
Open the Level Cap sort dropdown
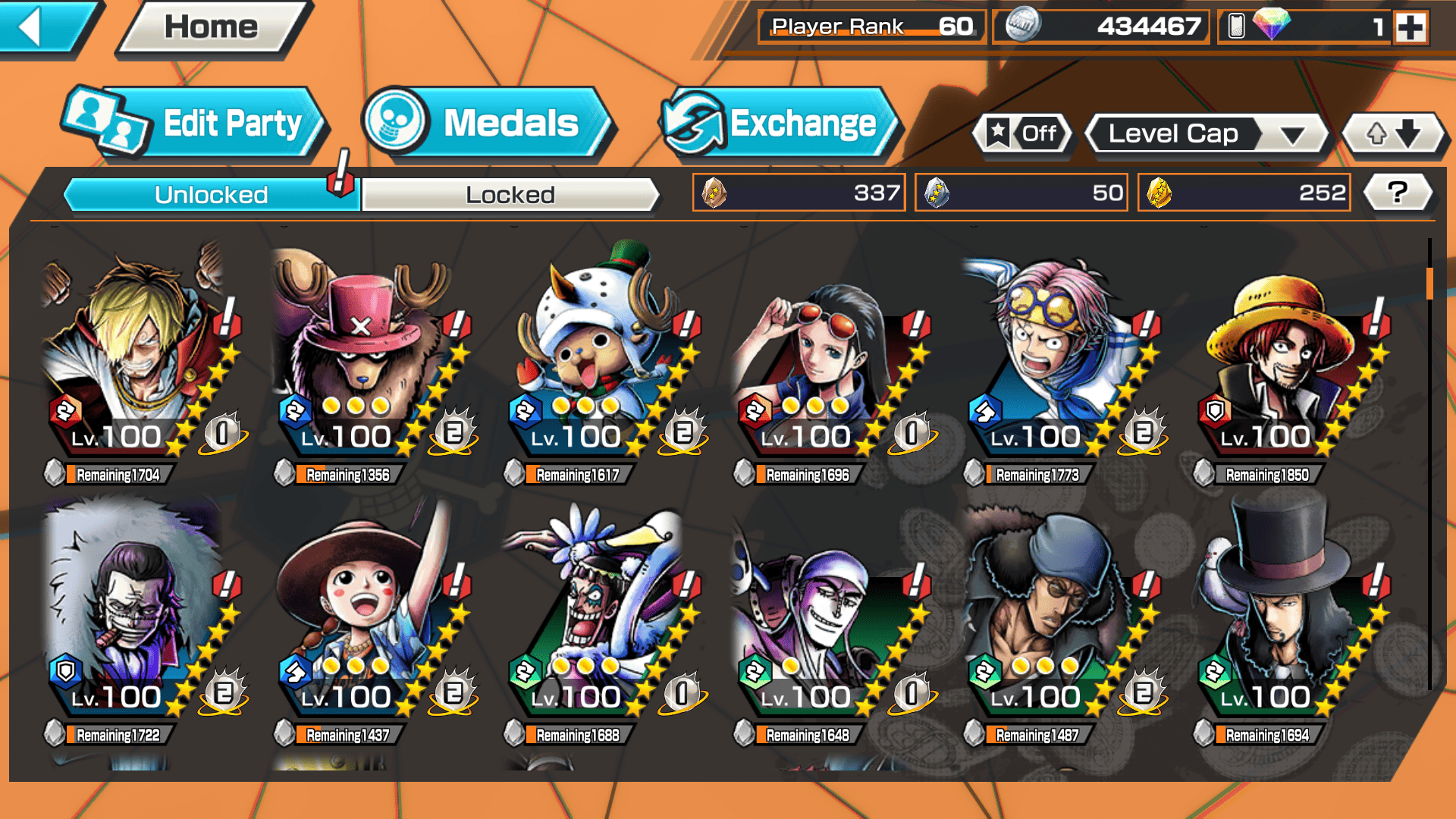[1207, 134]
